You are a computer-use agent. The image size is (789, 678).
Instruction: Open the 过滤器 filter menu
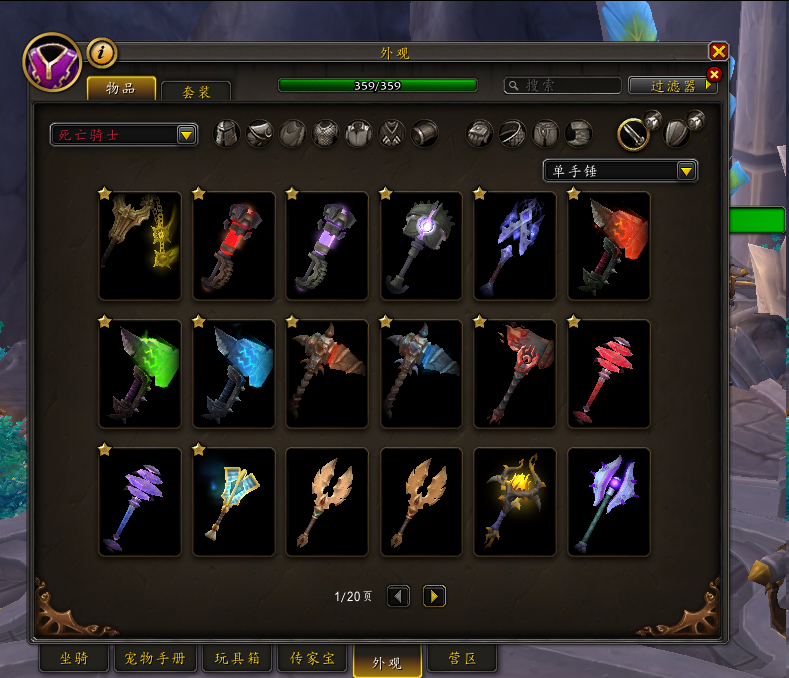(x=672, y=86)
